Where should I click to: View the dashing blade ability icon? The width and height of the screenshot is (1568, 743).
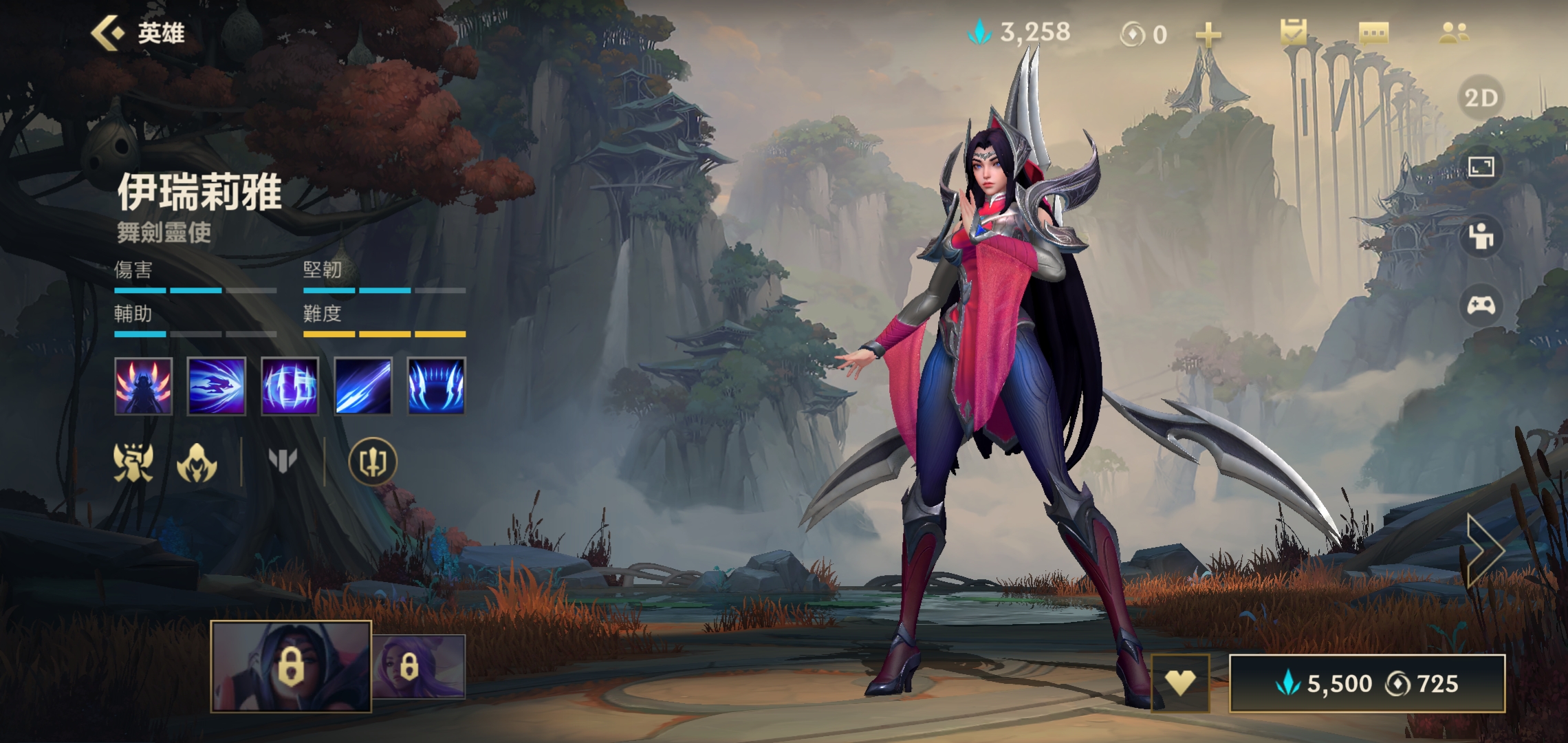[x=216, y=386]
